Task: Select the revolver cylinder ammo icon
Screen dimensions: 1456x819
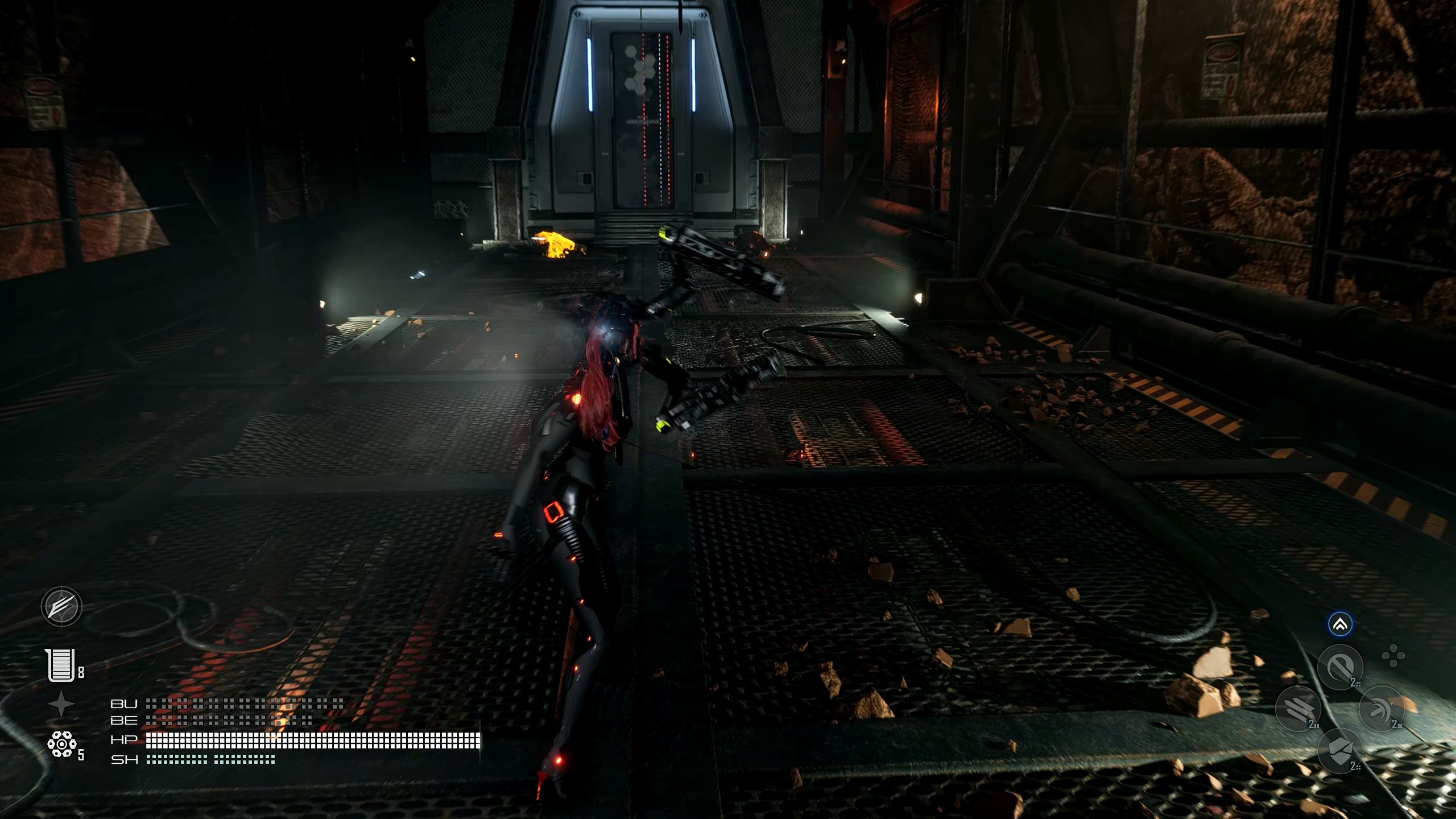Action: click(61, 744)
